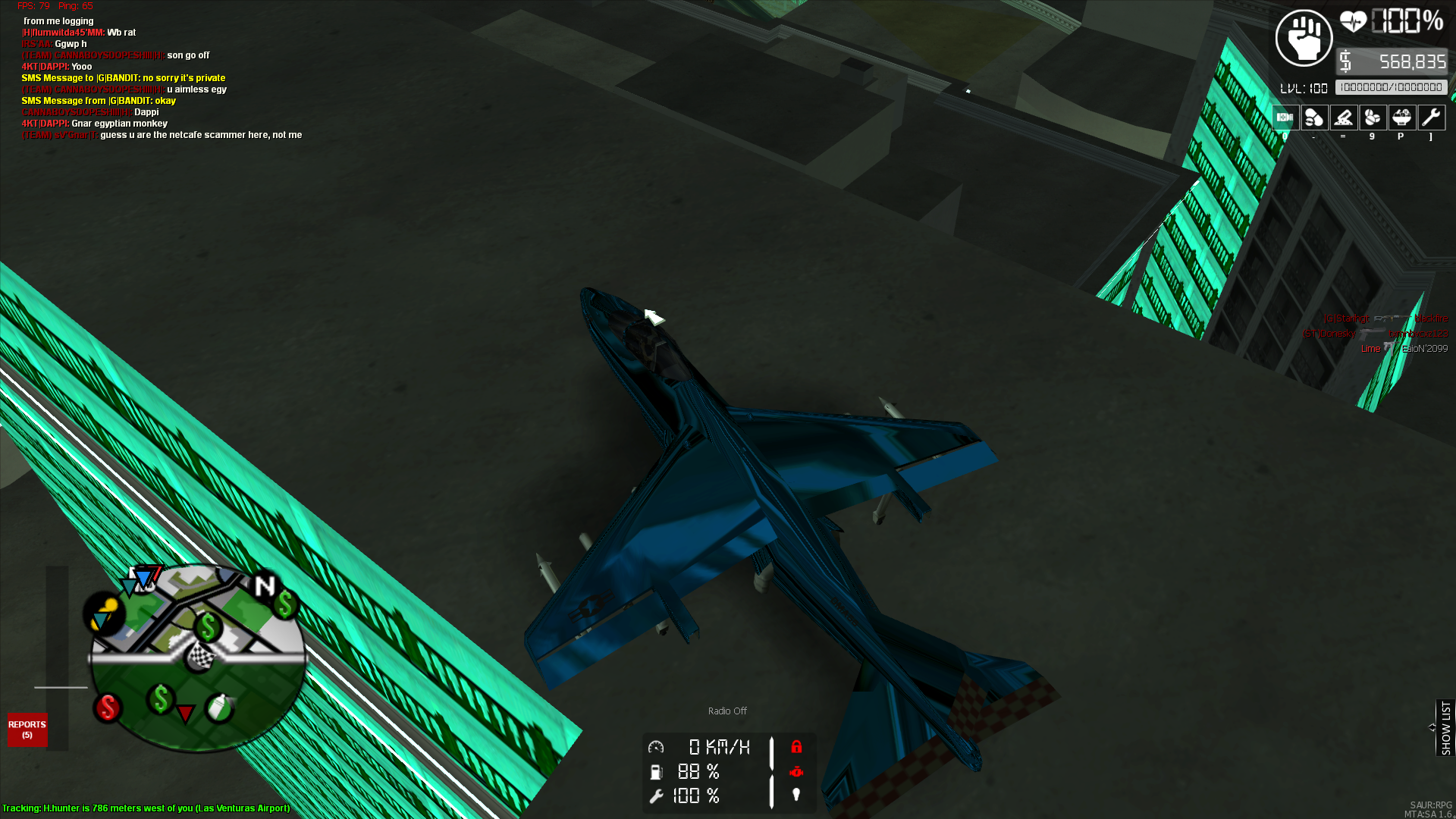Select the food bowl item slot
This screenshot has height=819, width=1456.
1401,118
